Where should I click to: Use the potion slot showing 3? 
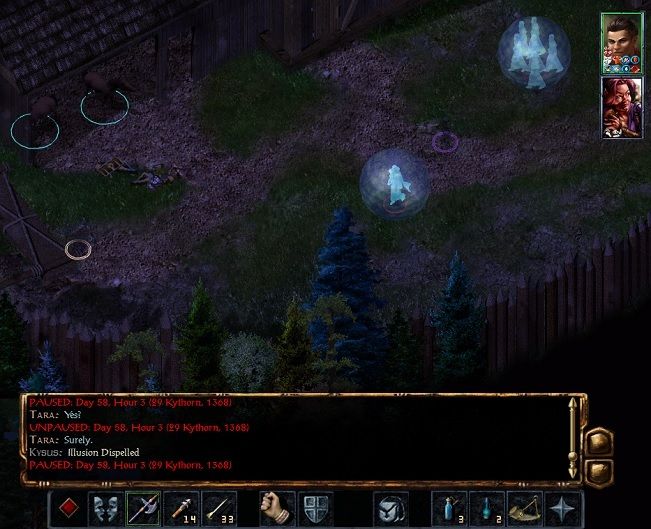(x=448, y=509)
